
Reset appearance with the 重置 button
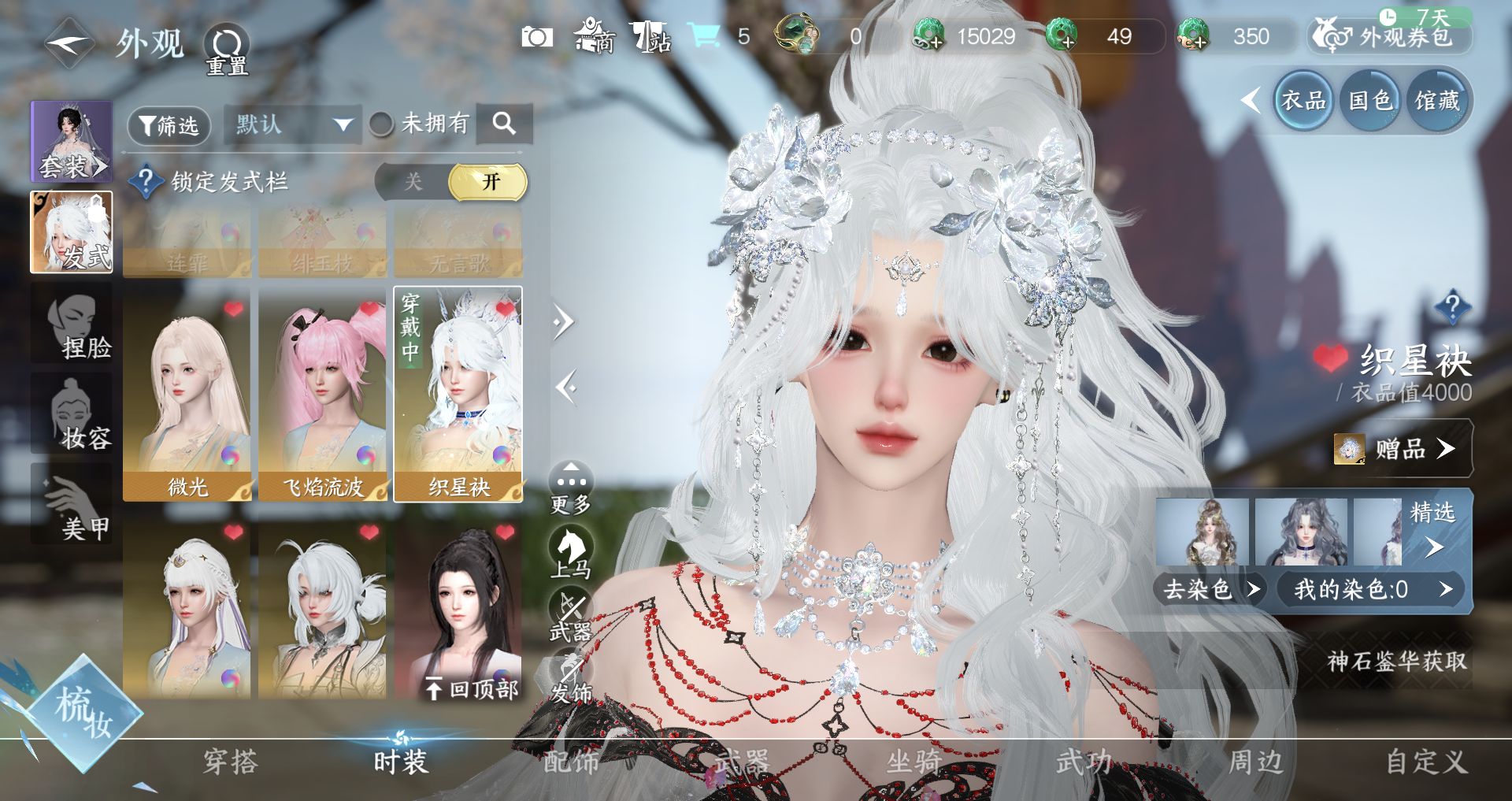pos(227,49)
